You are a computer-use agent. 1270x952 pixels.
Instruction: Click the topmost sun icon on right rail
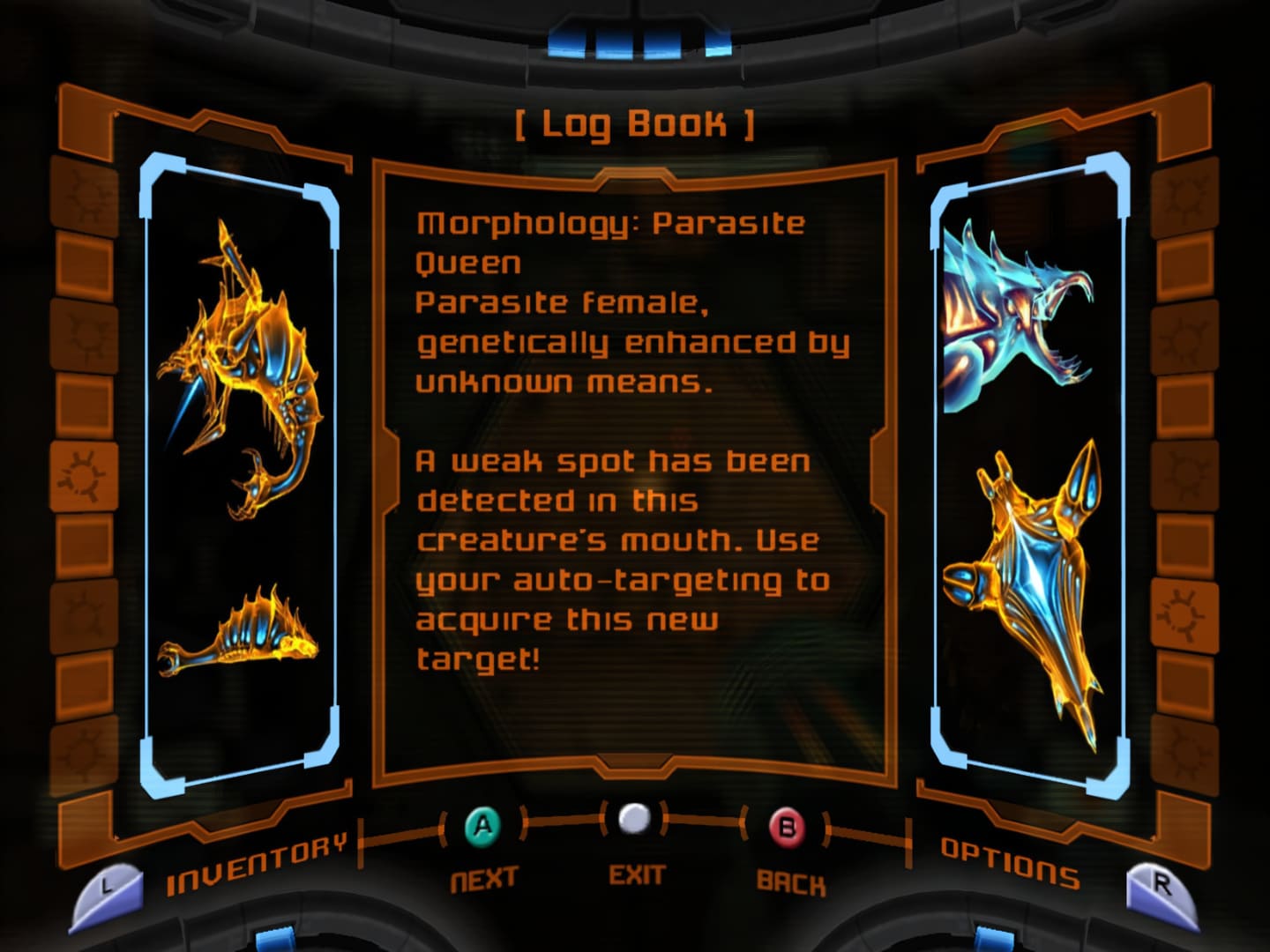(1183, 197)
